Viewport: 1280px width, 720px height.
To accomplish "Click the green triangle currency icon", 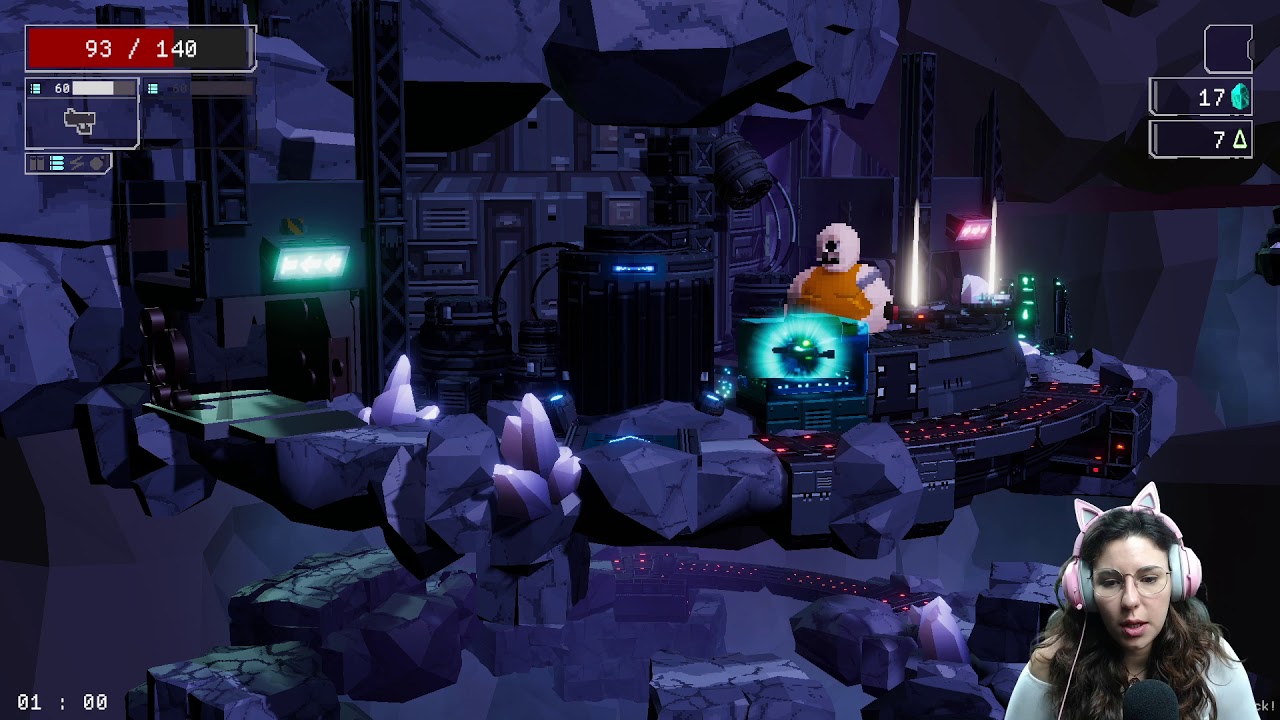I will click(x=1240, y=140).
